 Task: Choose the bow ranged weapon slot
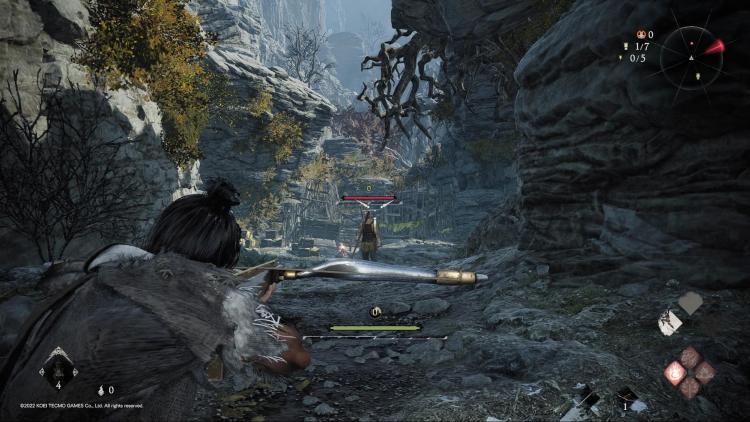click(x=629, y=397)
